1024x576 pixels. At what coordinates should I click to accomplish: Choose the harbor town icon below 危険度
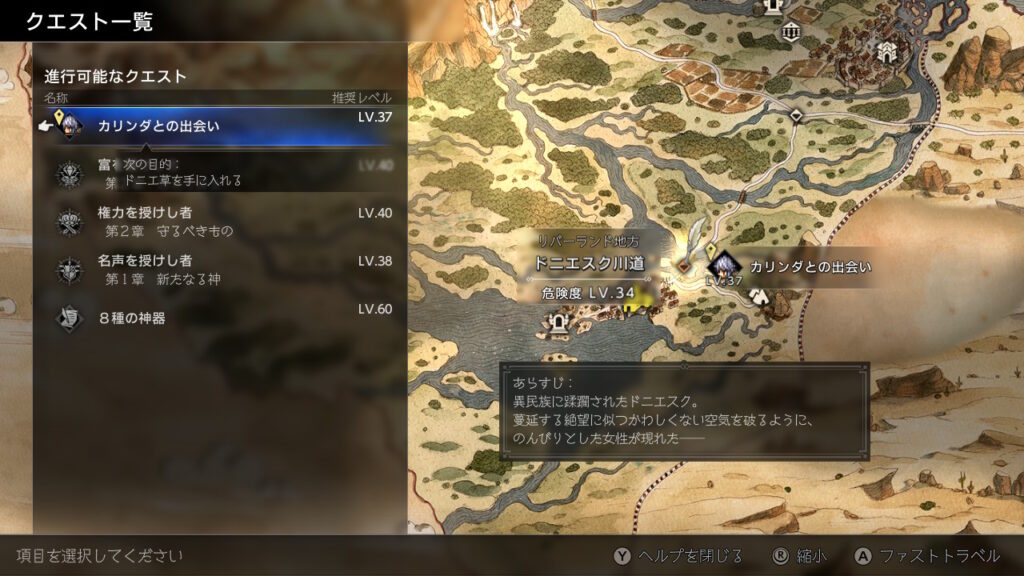pos(557,322)
